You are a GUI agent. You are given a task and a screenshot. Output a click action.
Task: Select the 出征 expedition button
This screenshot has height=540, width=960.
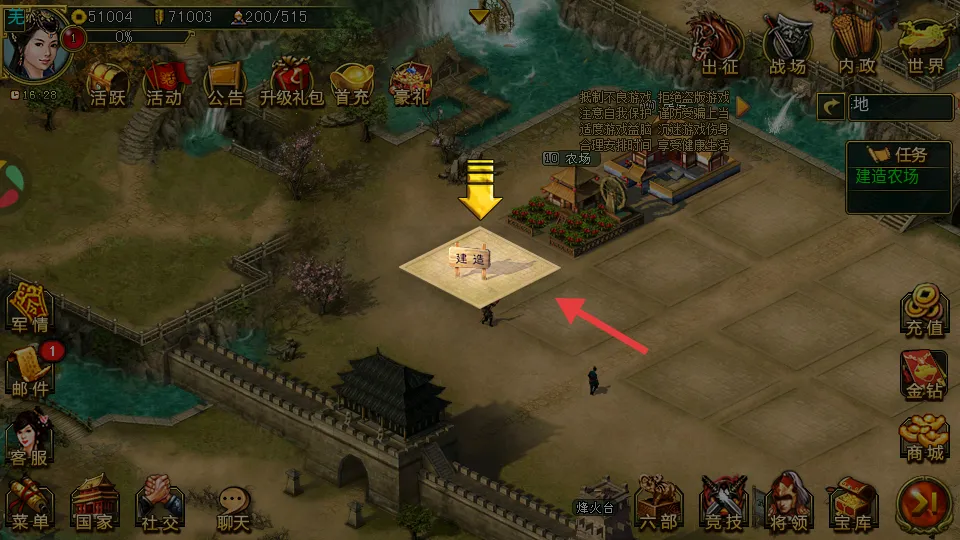point(719,48)
